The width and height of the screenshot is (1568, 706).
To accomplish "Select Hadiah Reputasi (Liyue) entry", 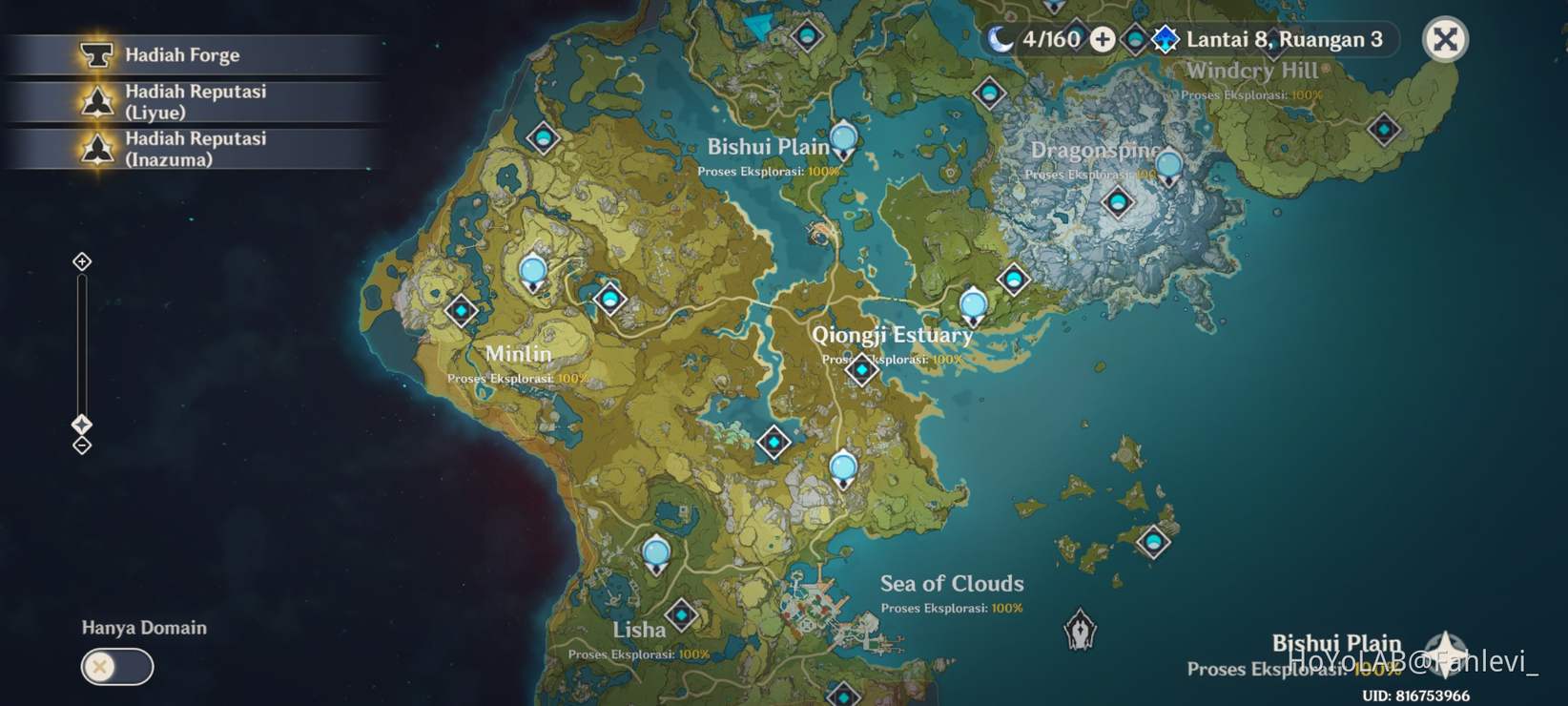I will click(x=195, y=101).
